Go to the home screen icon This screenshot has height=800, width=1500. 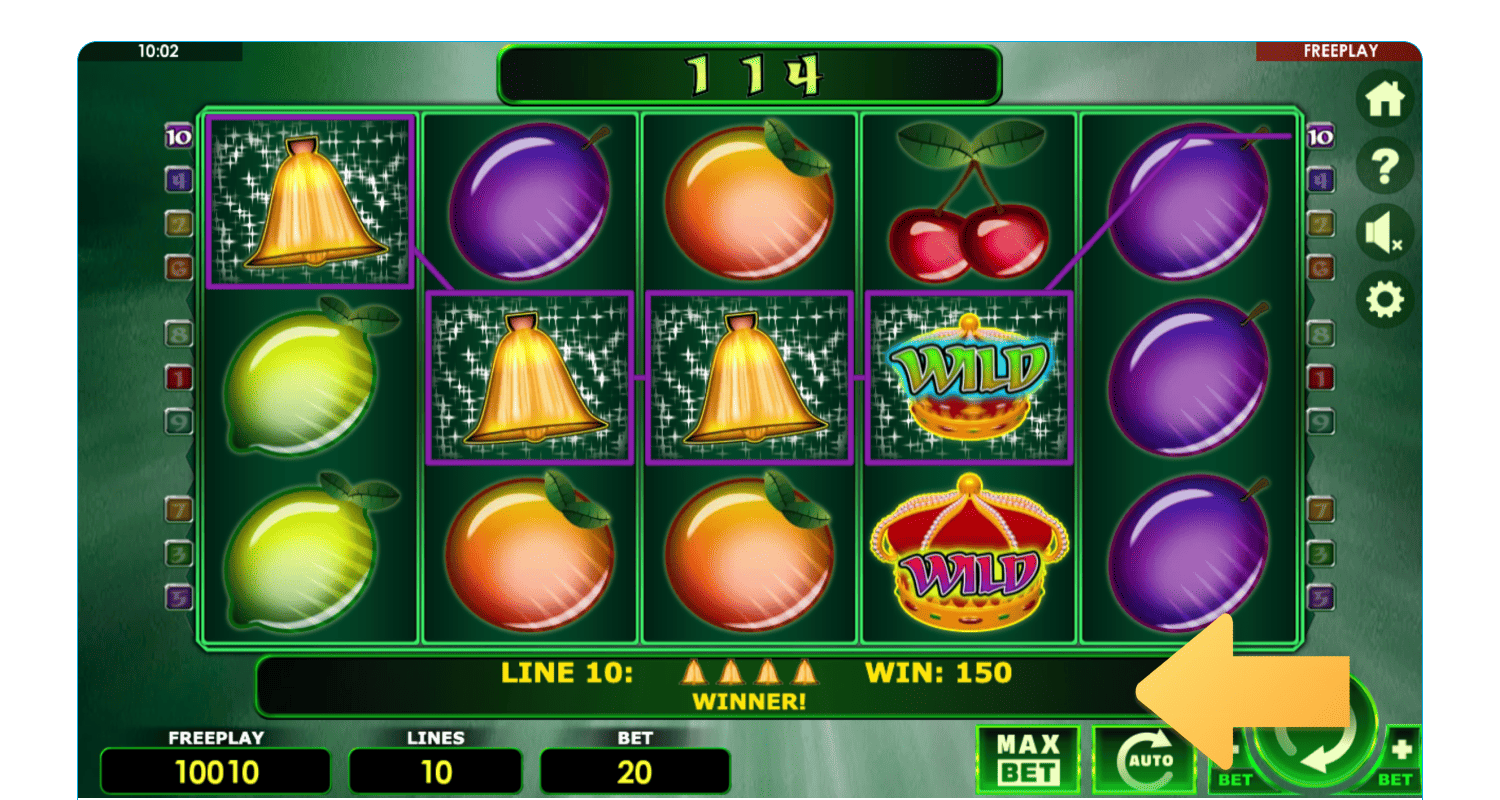point(1385,99)
